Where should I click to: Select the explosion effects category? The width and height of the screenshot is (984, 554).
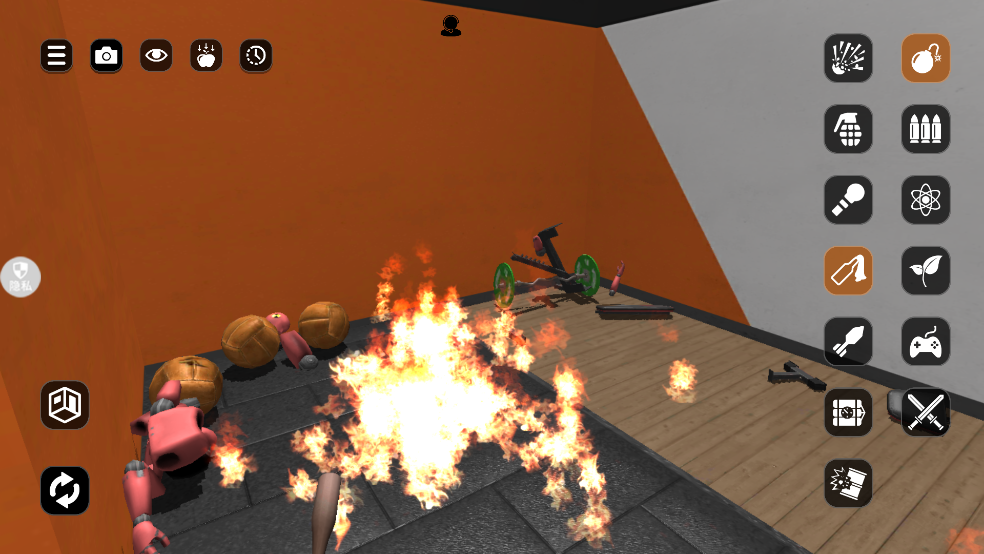pos(848,58)
